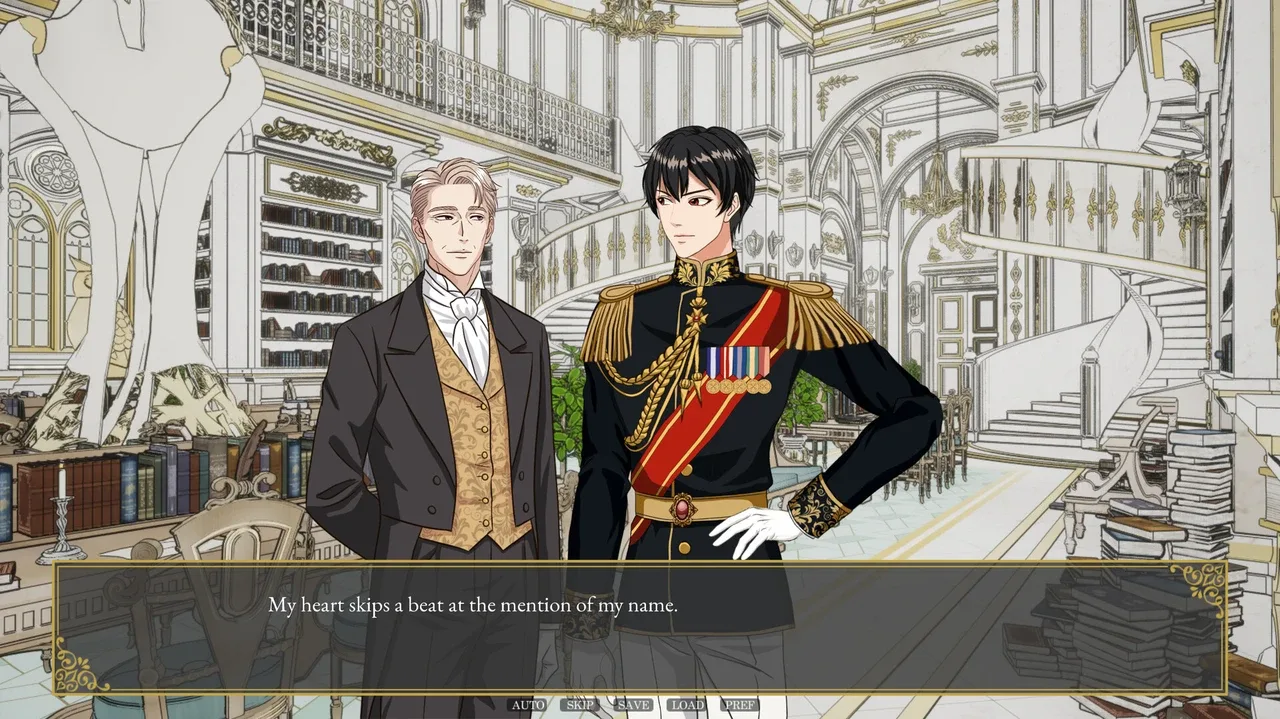Image resolution: width=1280 pixels, height=719 pixels.
Task: Open the SAVE game screen
Action: (x=633, y=705)
